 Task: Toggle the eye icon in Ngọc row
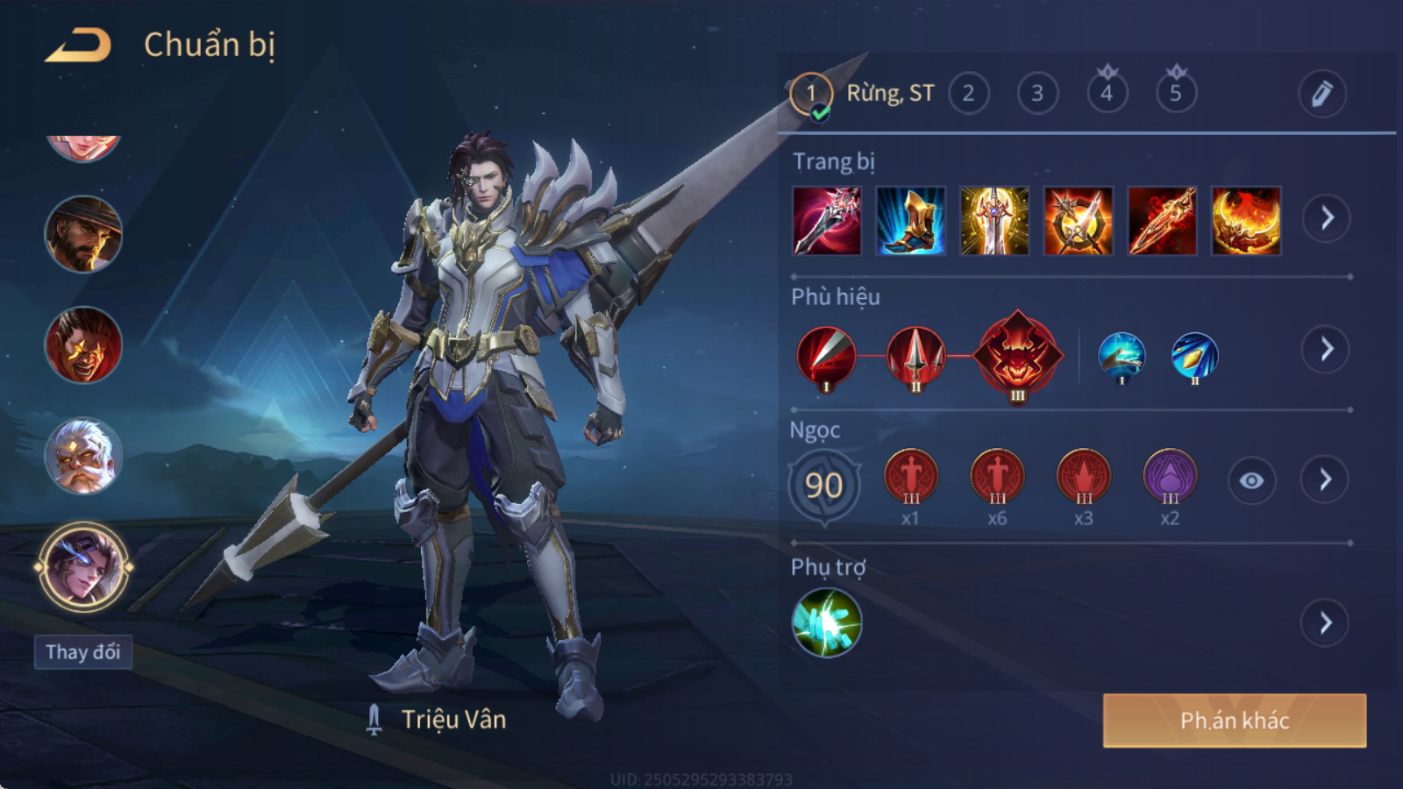1251,481
